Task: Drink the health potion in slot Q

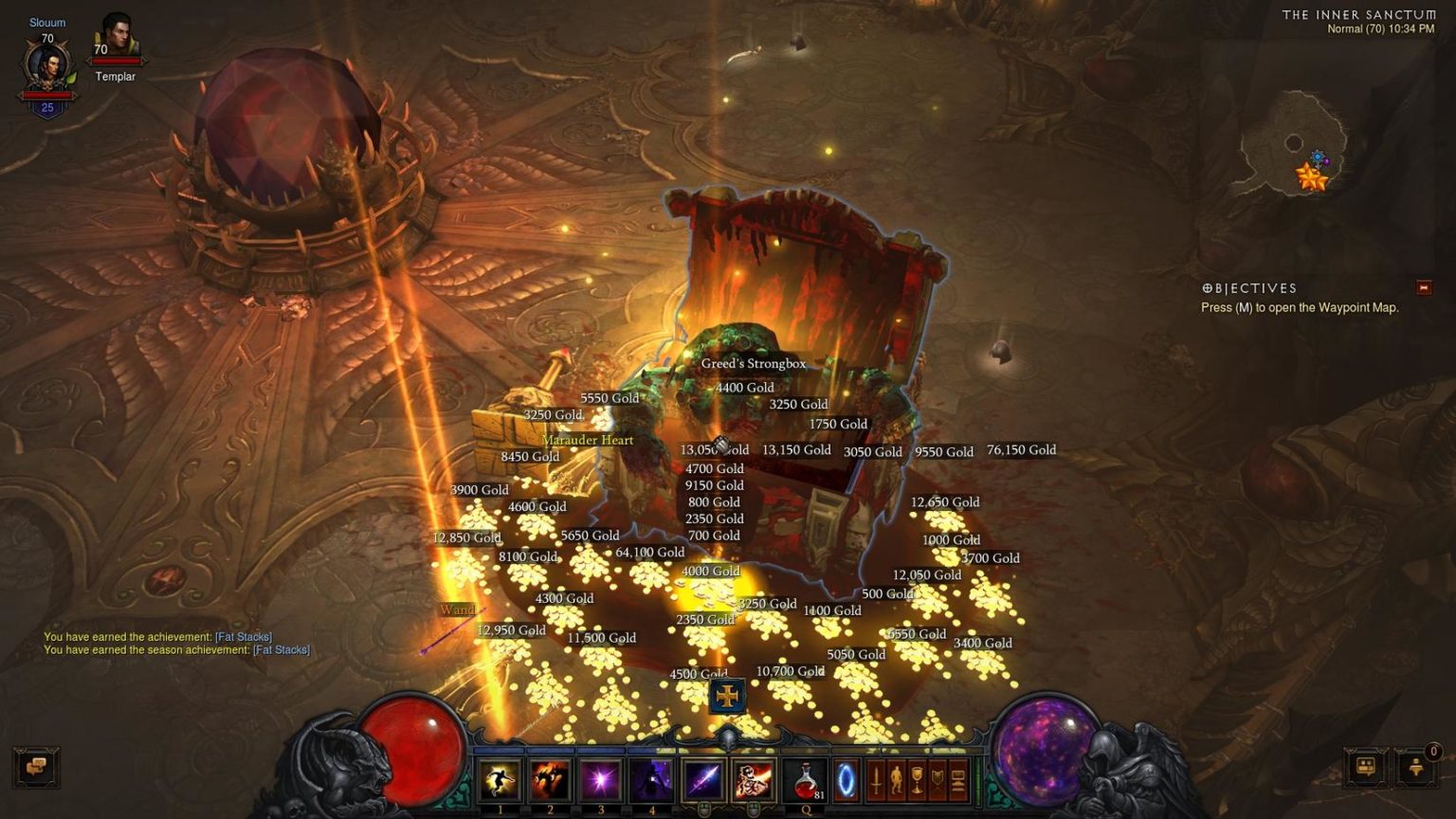Action: coord(805,778)
